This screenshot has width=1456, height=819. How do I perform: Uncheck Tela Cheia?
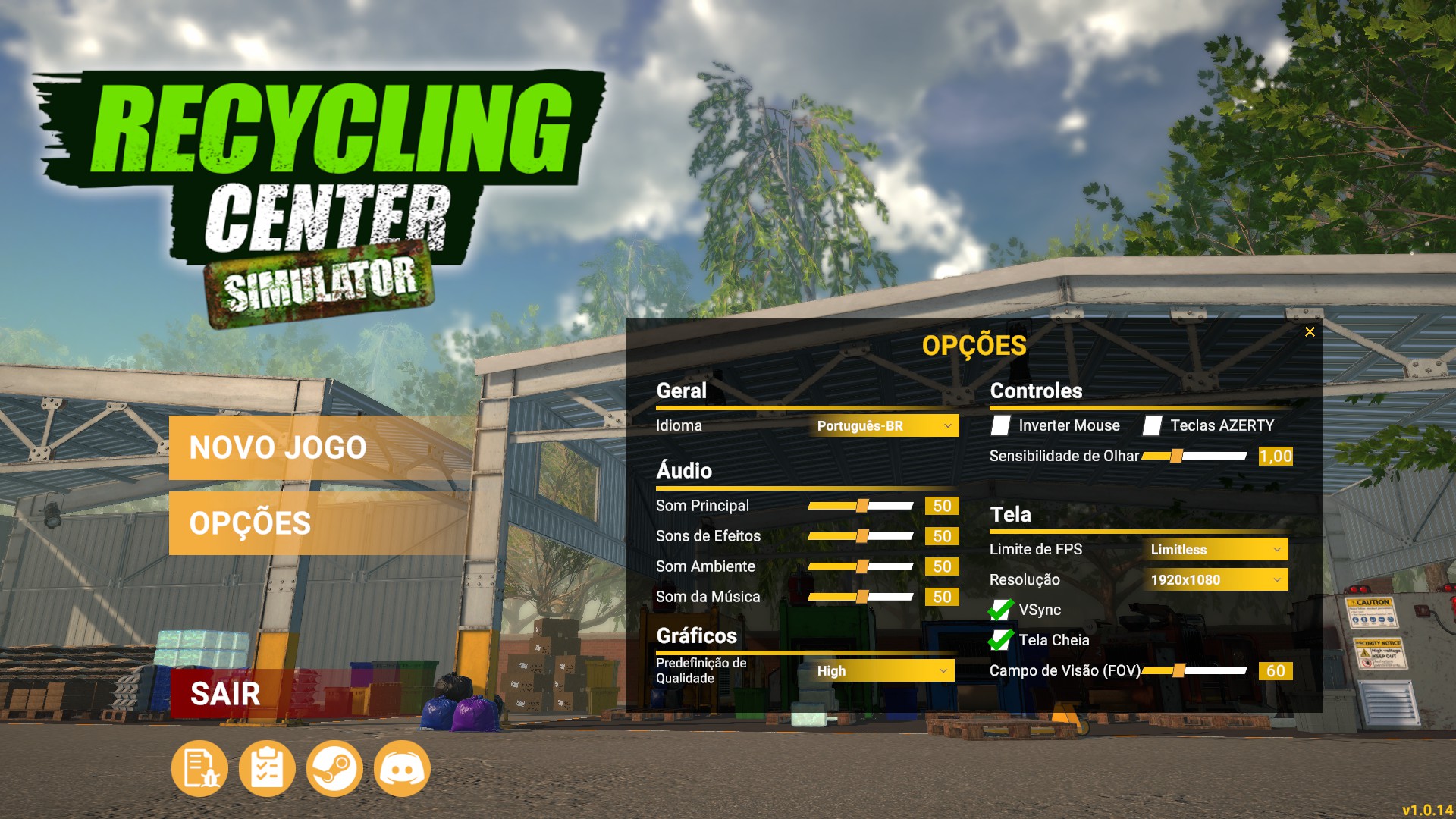click(x=1001, y=640)
